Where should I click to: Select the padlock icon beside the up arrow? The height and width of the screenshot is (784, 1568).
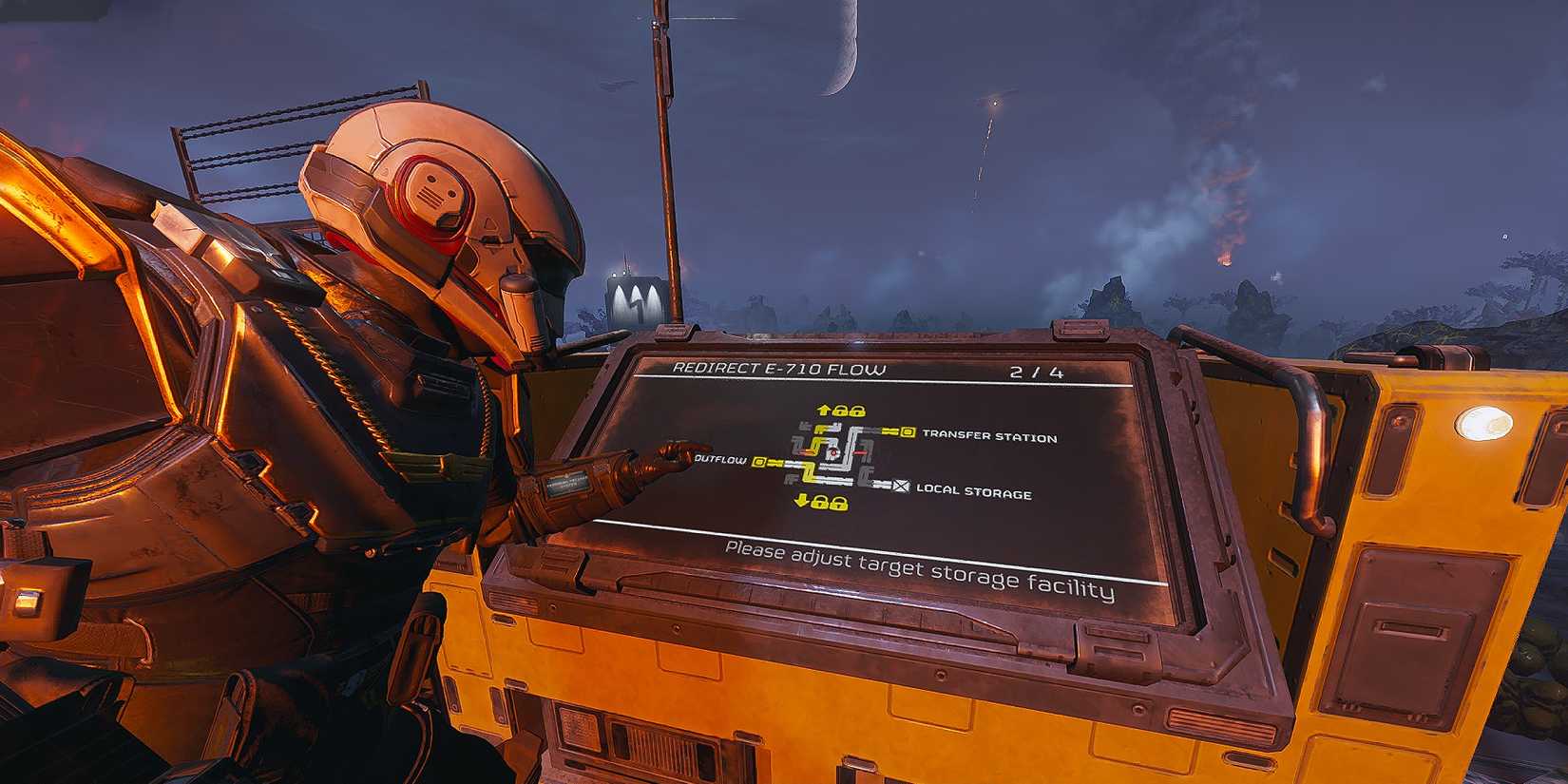click(842, 411)
